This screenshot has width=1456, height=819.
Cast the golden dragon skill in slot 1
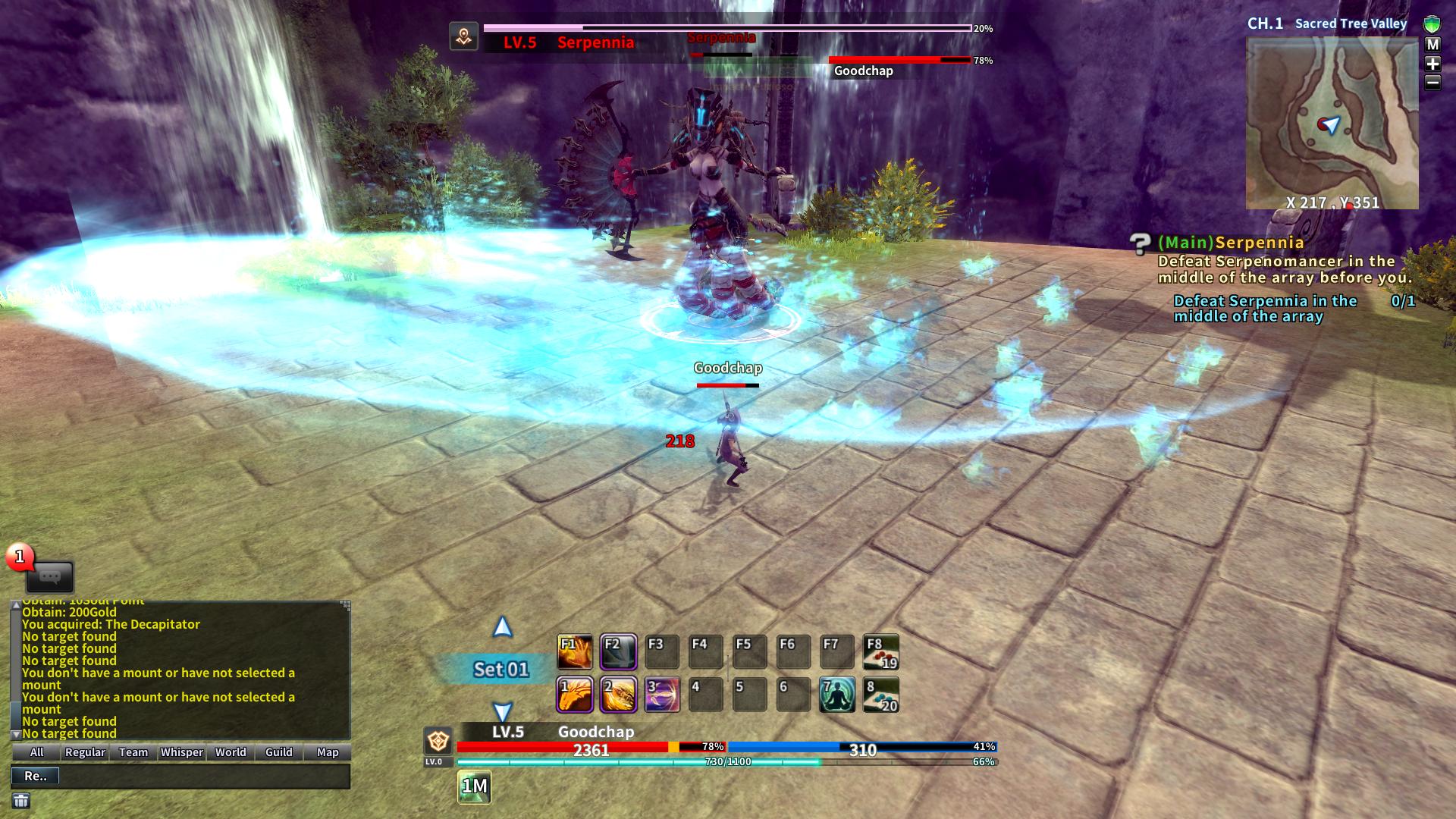[x=574, y=695]
